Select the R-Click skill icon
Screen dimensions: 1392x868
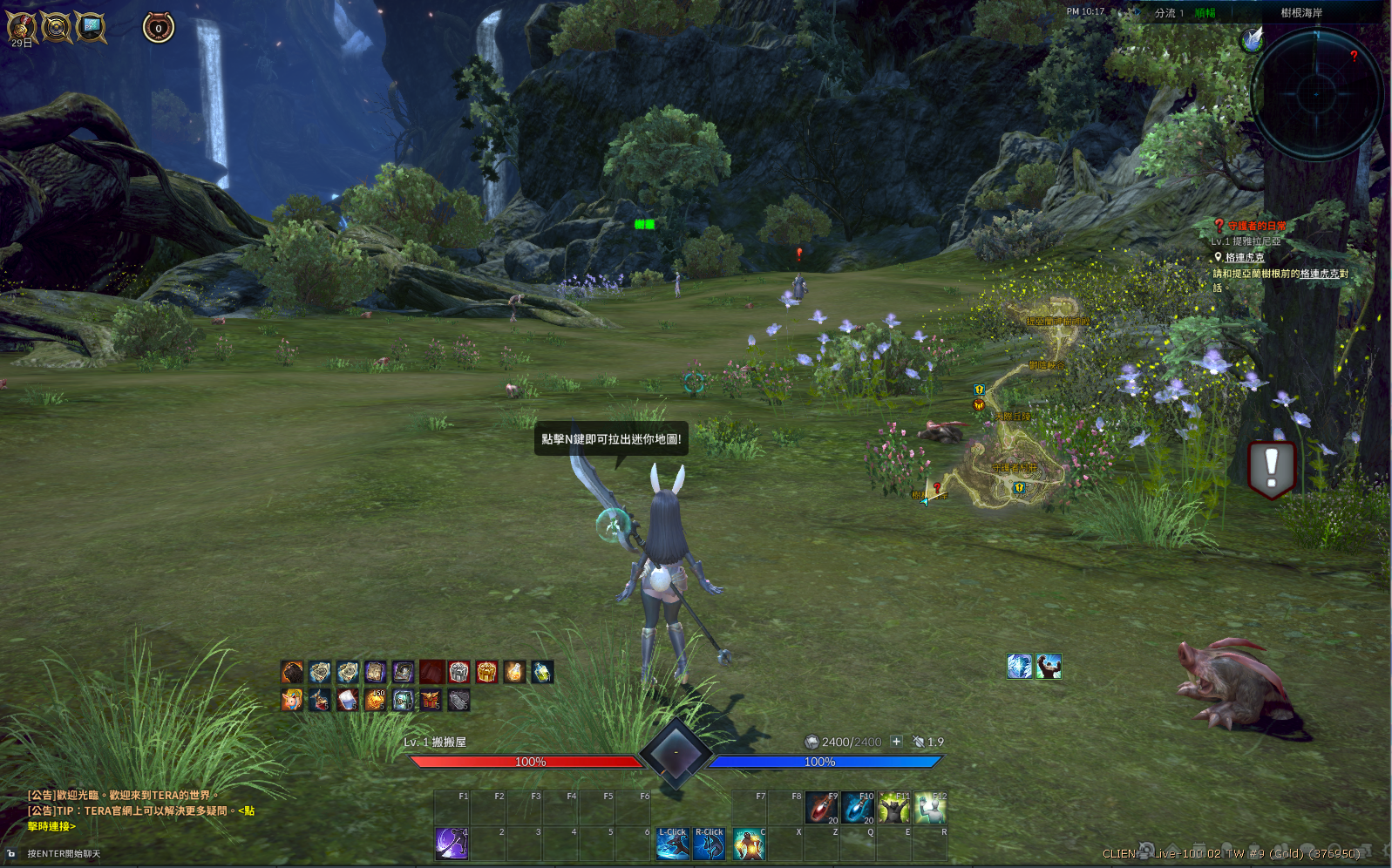tap(709, 844)
